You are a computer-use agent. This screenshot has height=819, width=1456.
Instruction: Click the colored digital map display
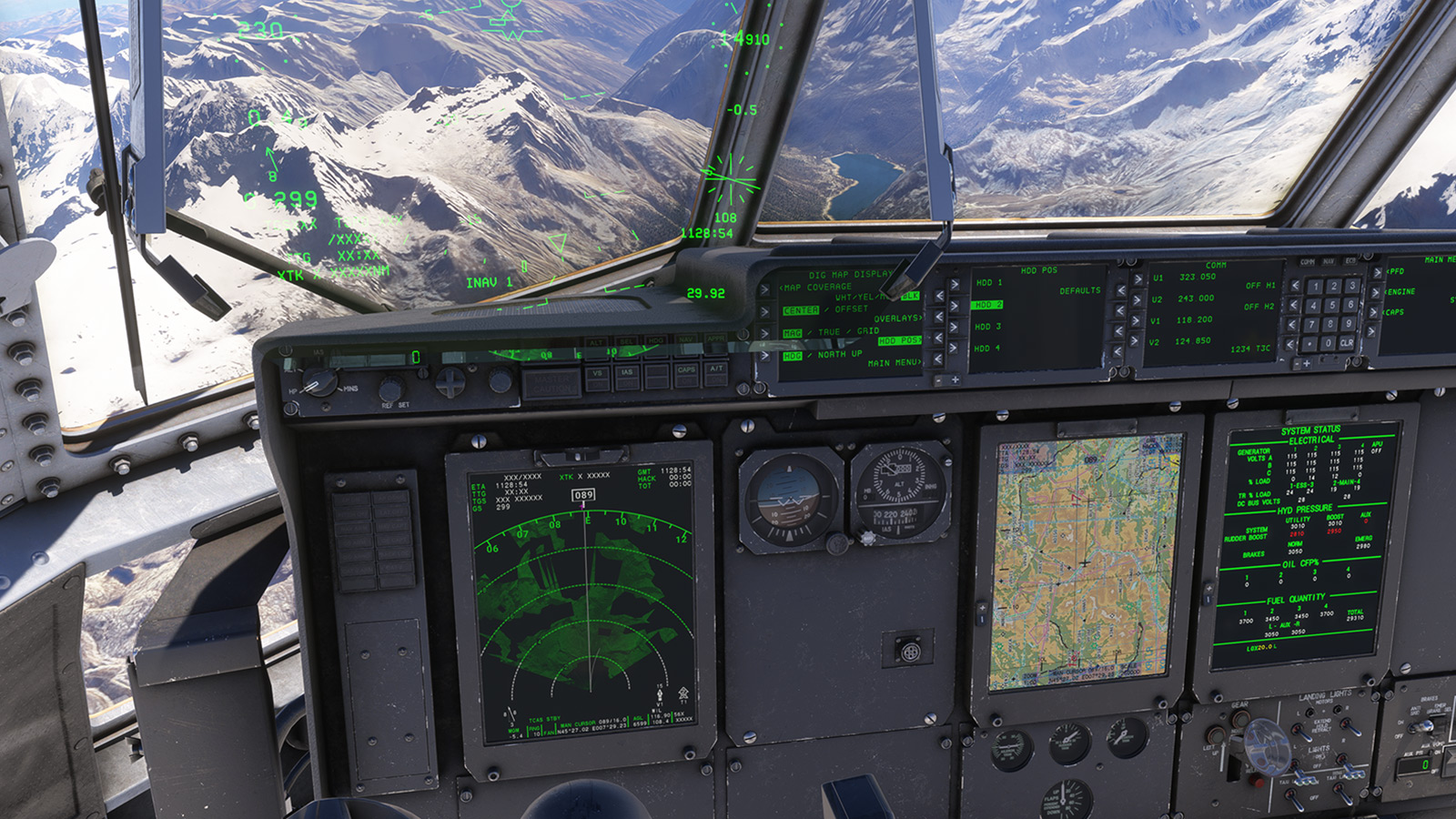click(x=1081, y=564)
